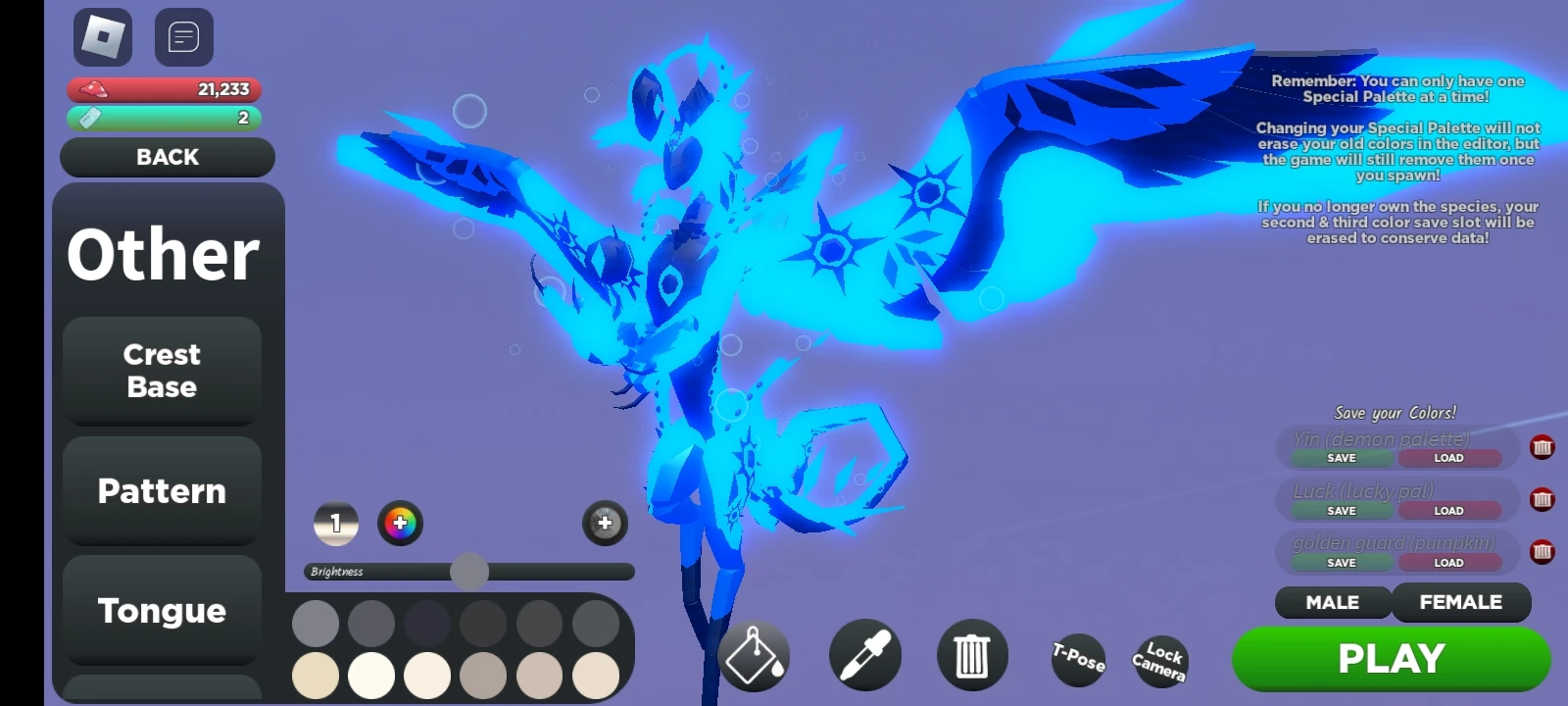Screen dimensions: 1568x706
Task: Select a cream color swatch from the palette
Action: [x=316, y=677]
